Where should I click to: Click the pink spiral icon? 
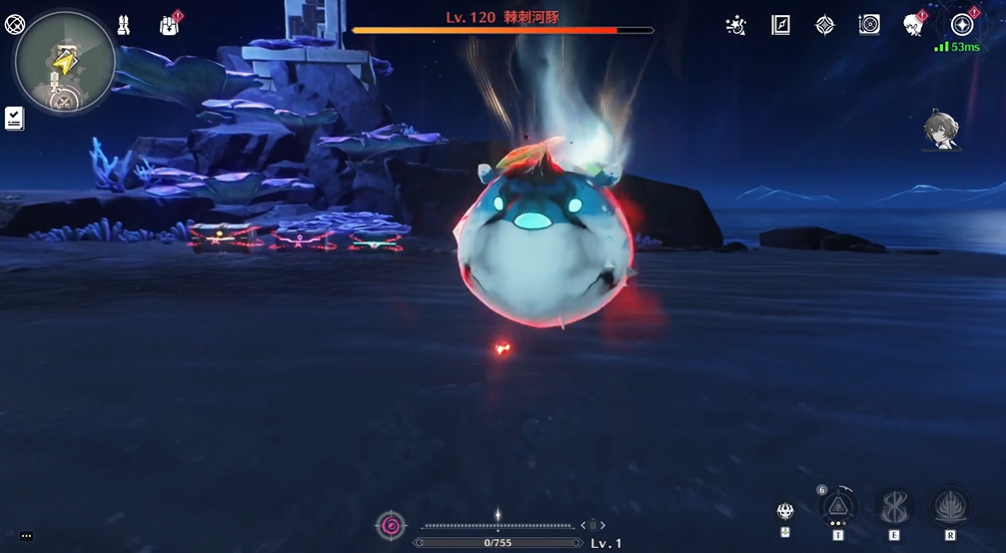coord(390,525)
